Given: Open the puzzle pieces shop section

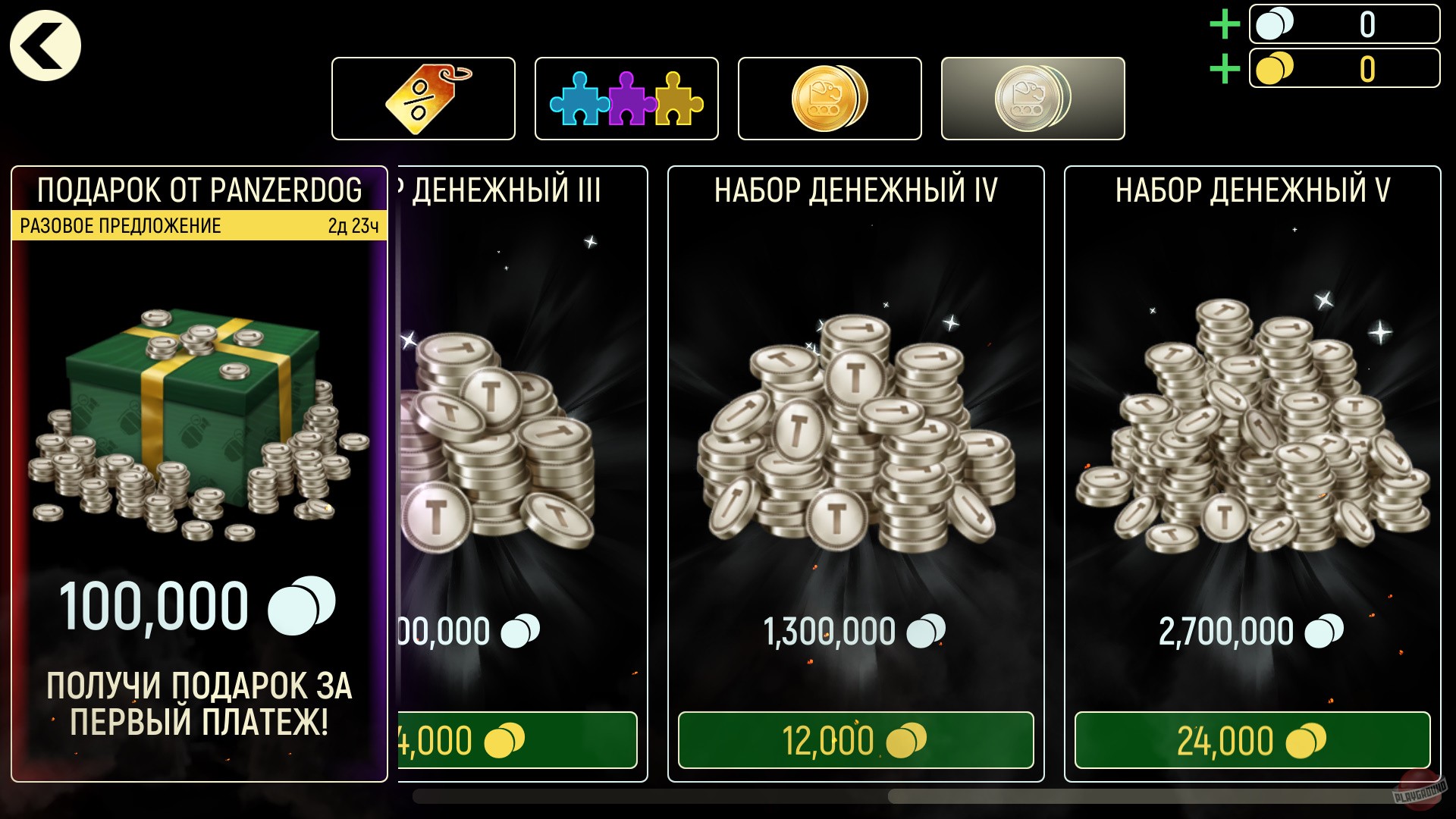Looking at the screenshot, I should tap(626, 97).
